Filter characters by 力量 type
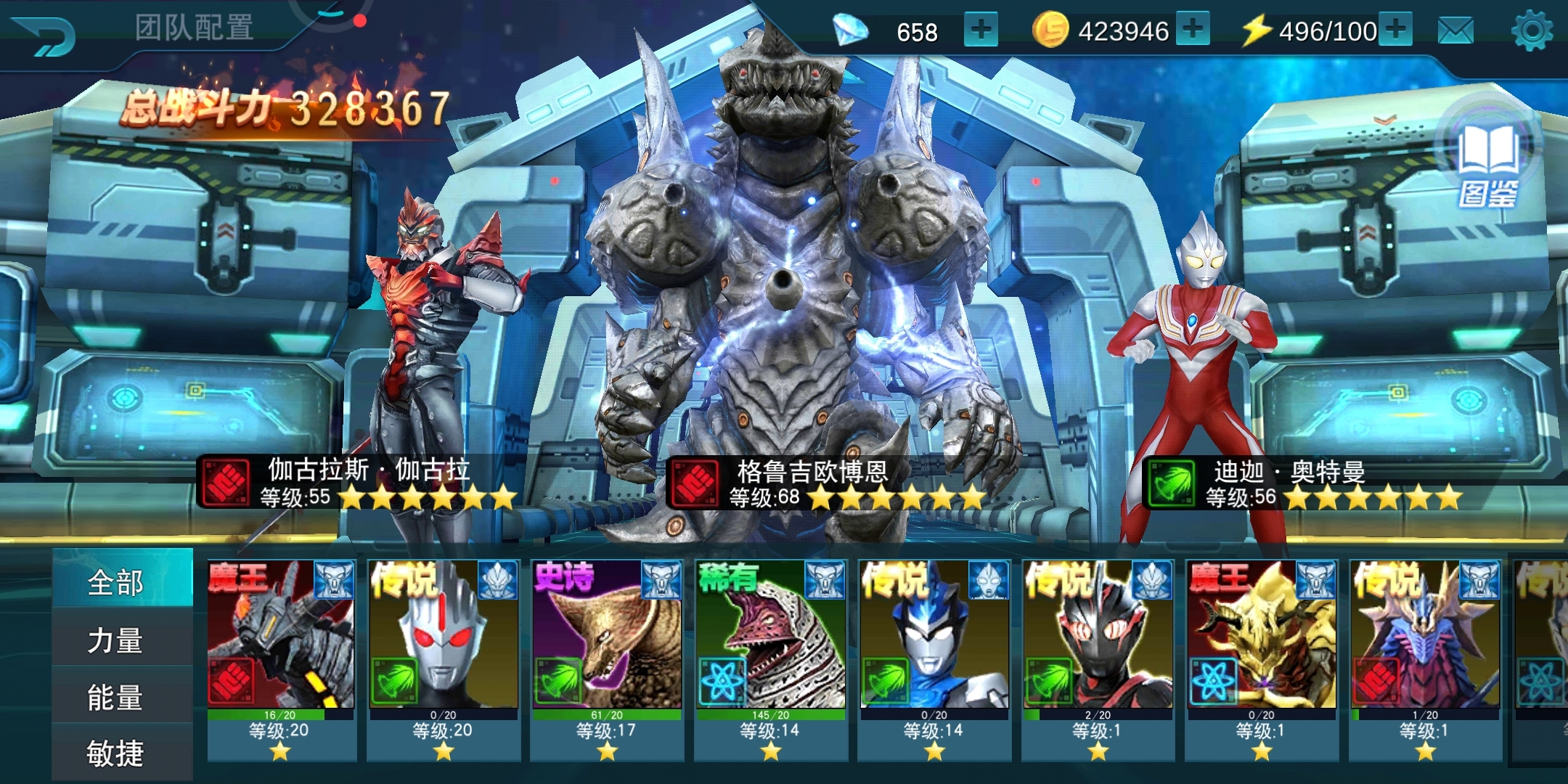This screenshot has height=784, width=1568. tap(116, 640)
